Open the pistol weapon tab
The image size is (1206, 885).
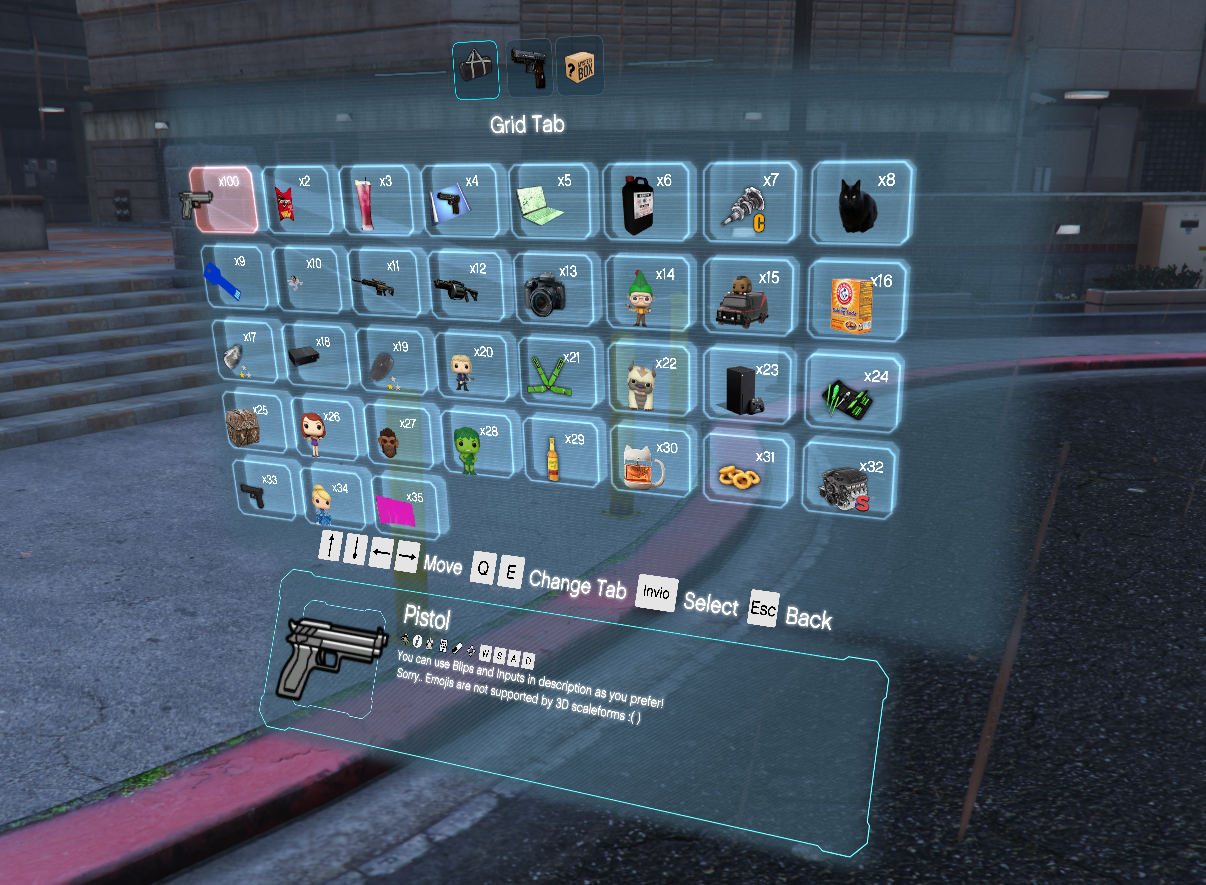click(x=529, y=68)
